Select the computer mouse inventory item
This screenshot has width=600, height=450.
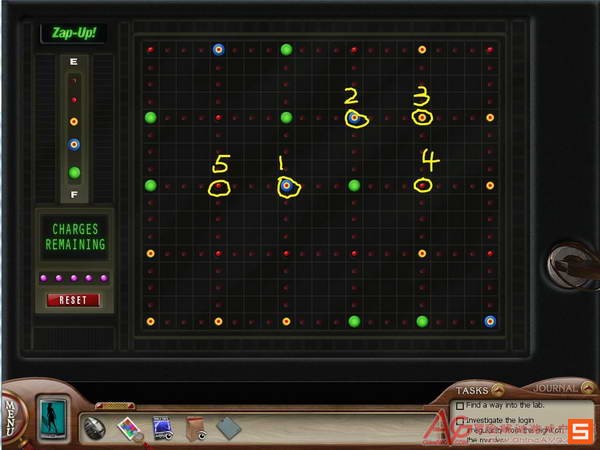click(x=96, y=427)
